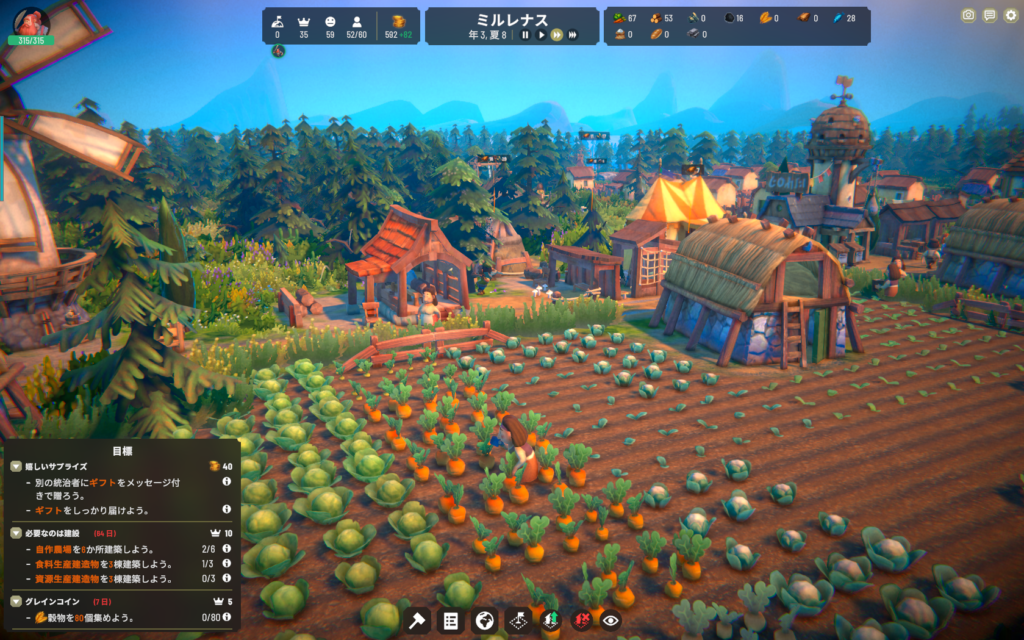1024x640 pixels.
Task: Select the fastest triple-speed button
Action: (573, 35)
